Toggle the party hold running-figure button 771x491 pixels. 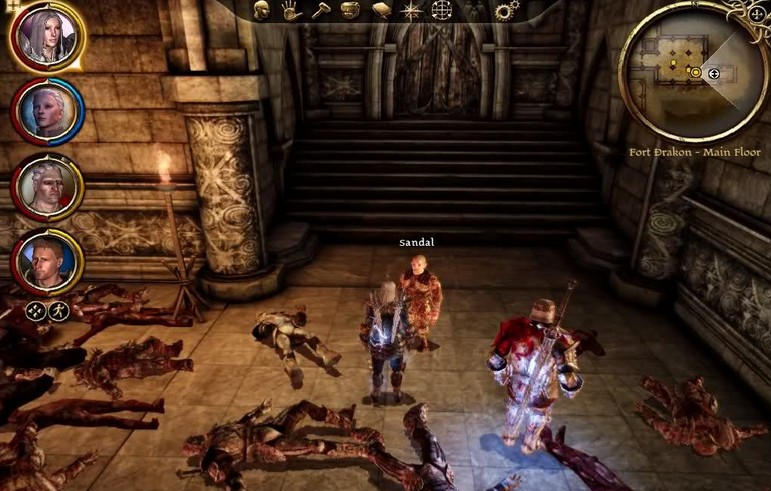coord(58,310)
